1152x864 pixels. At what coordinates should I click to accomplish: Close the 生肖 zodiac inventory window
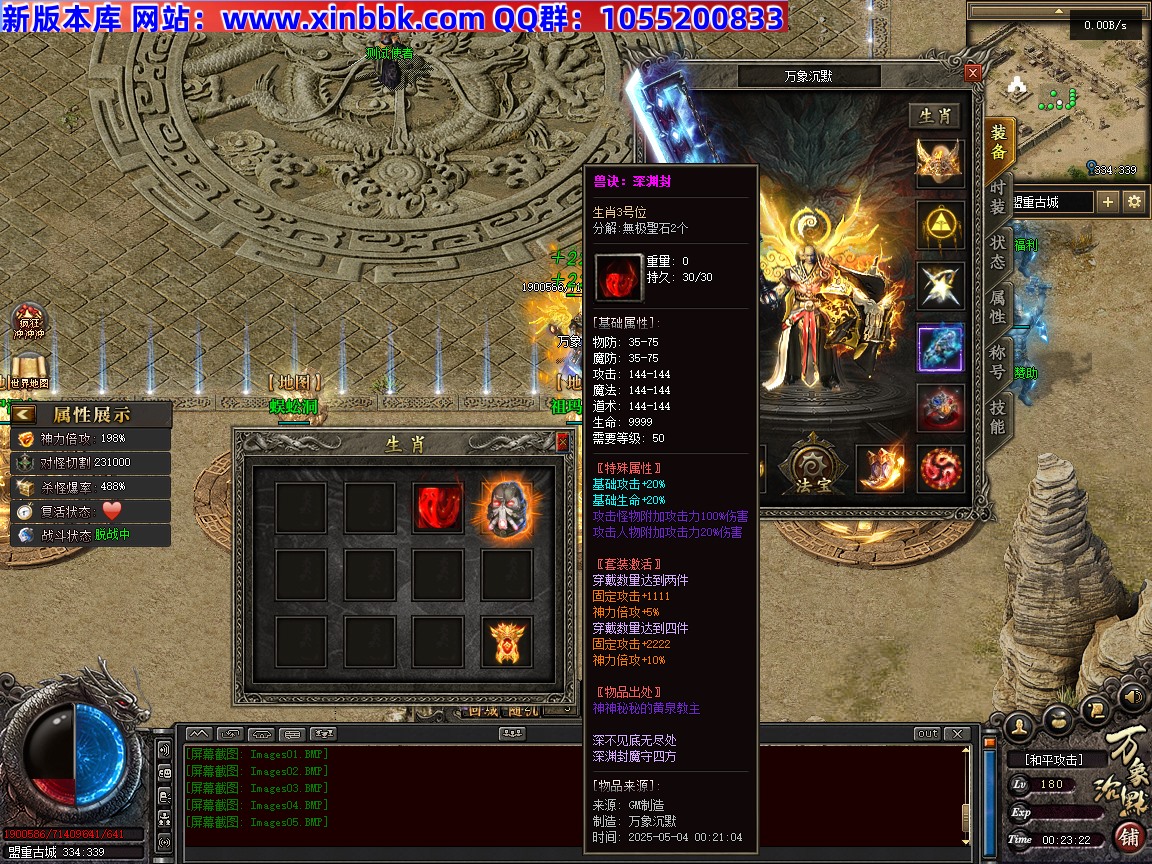tap(563, 442)
